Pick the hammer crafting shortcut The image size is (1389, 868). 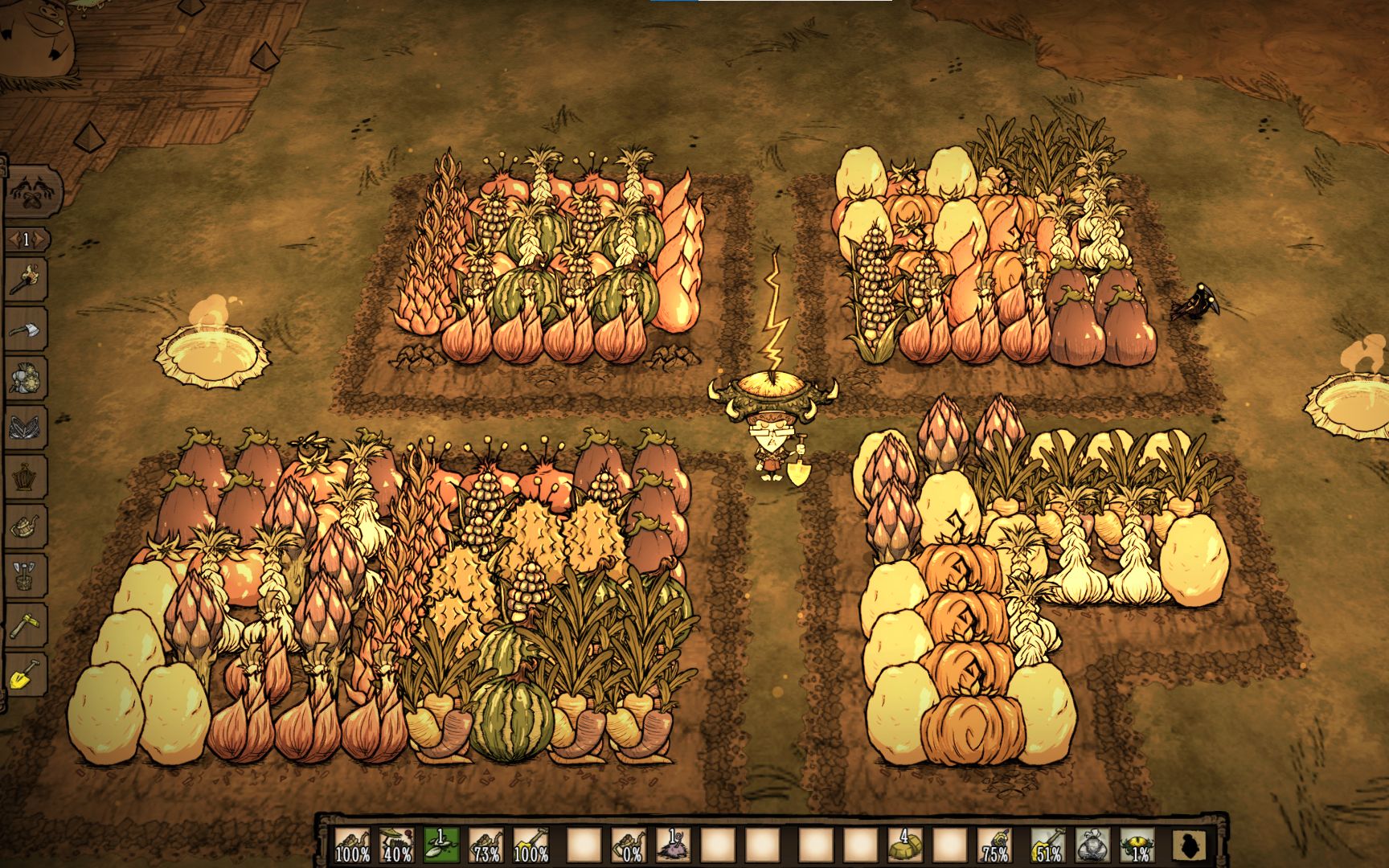[x=27, y=624]
